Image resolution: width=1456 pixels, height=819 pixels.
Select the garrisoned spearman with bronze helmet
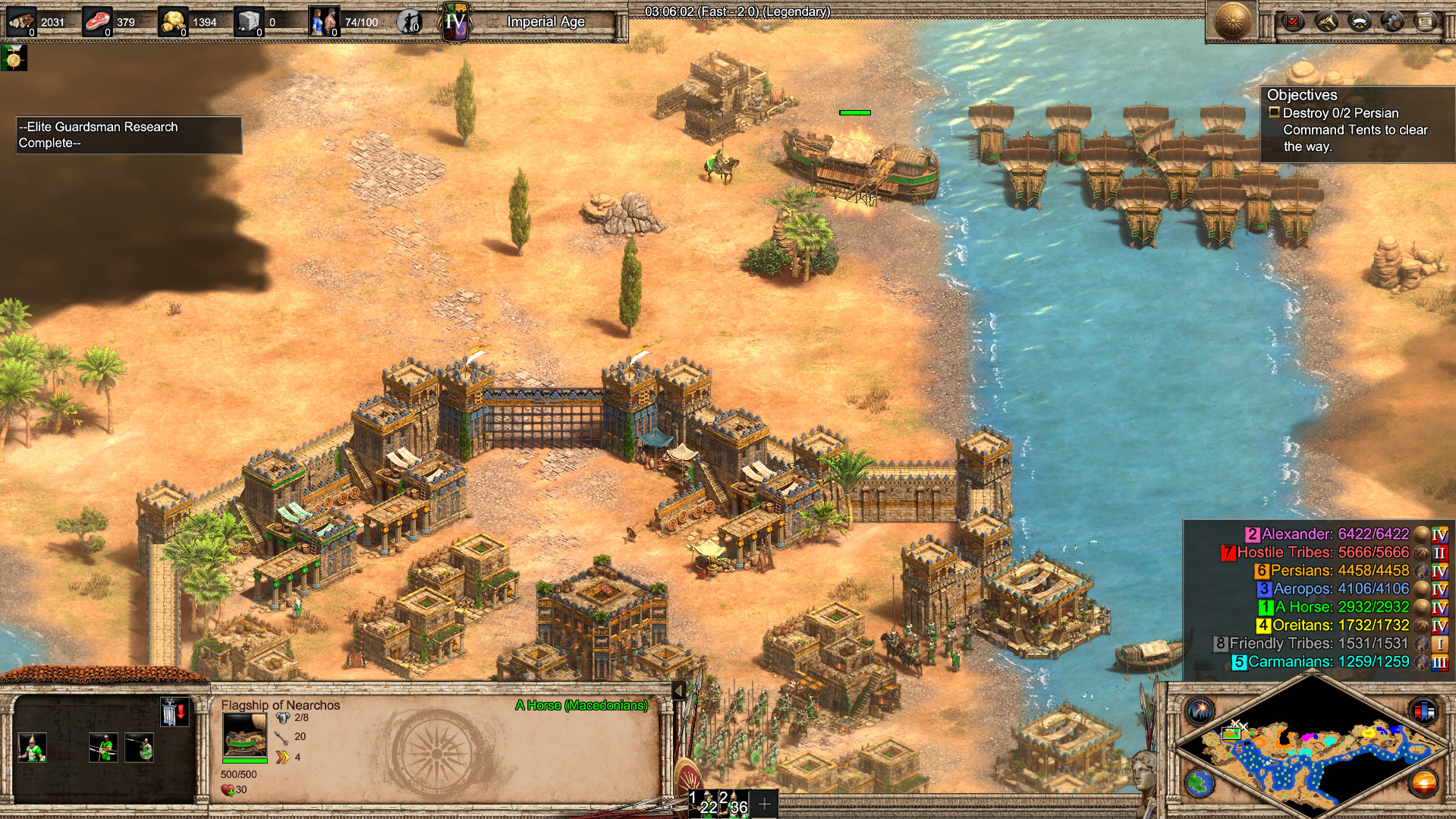coord(32,748)
